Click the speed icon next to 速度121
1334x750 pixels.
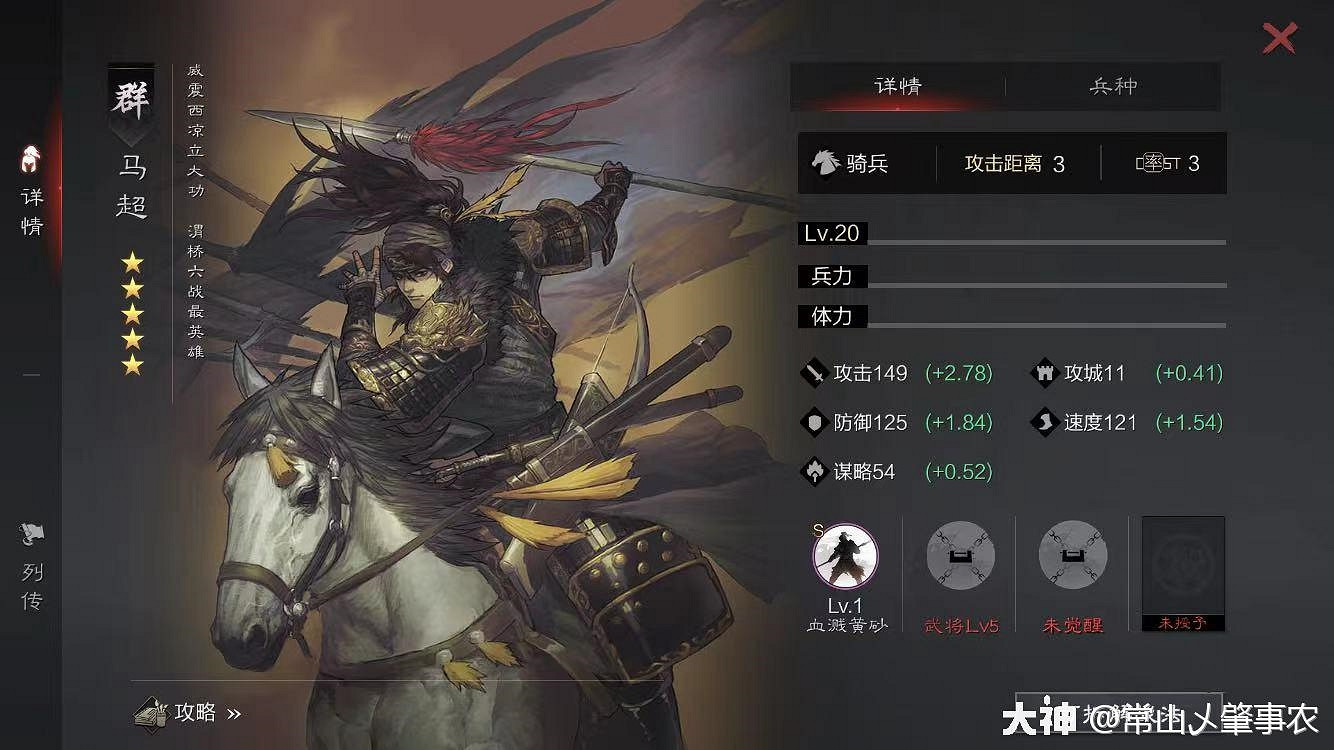(1044, 423)
